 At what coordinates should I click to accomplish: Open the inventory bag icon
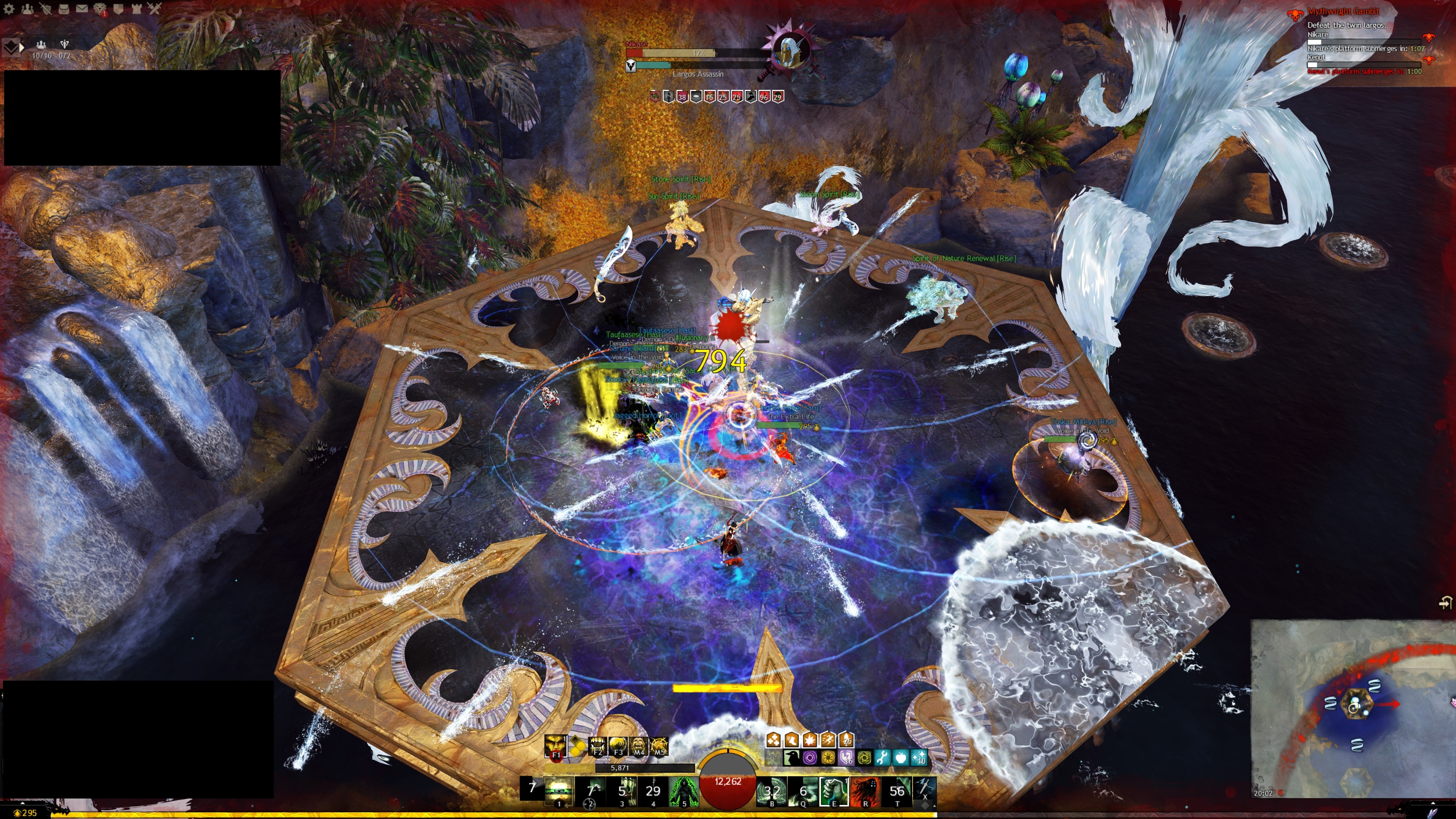[x=63, y=8]
